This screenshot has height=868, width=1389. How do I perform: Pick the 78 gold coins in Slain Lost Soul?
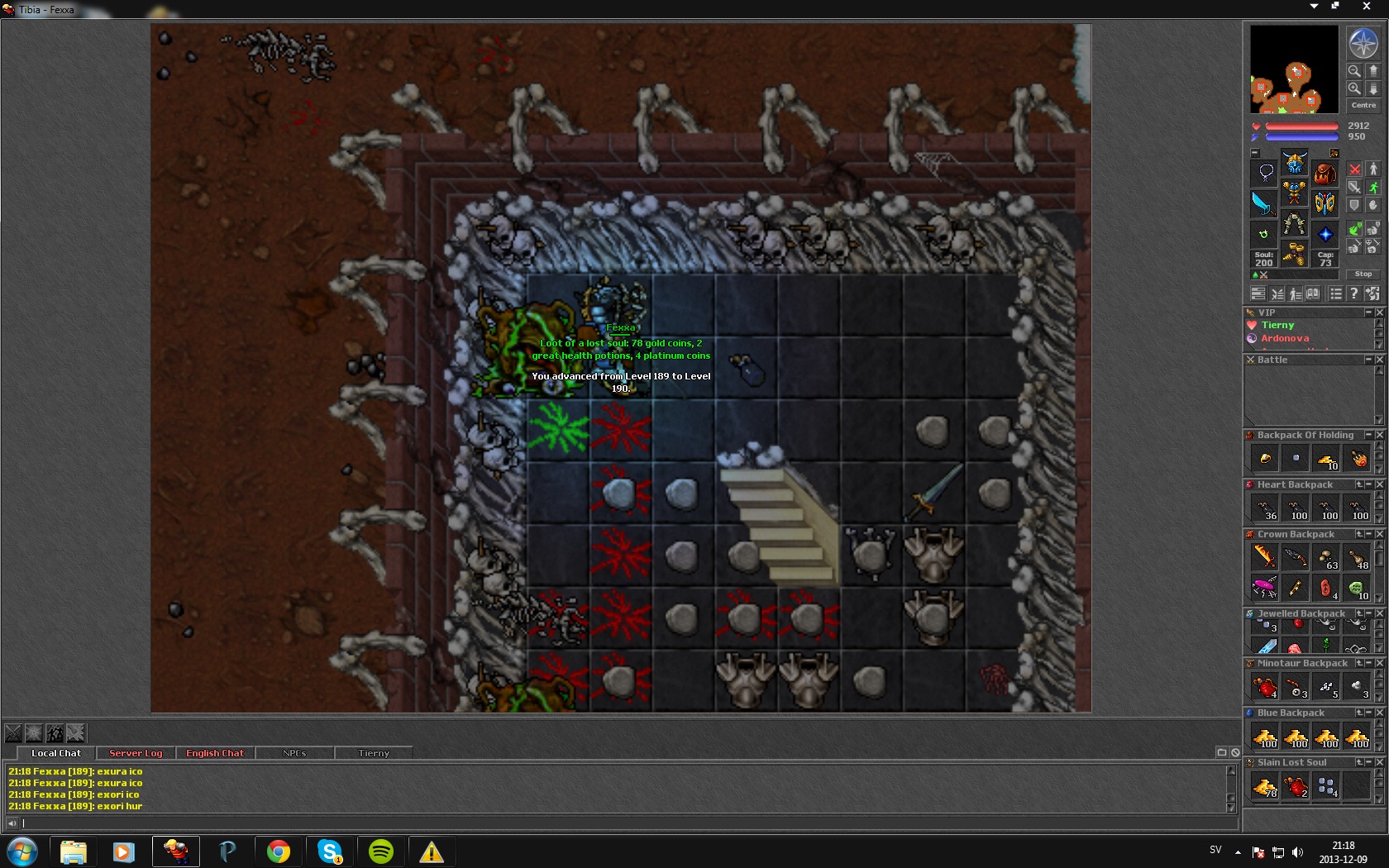click(1265, 786)
